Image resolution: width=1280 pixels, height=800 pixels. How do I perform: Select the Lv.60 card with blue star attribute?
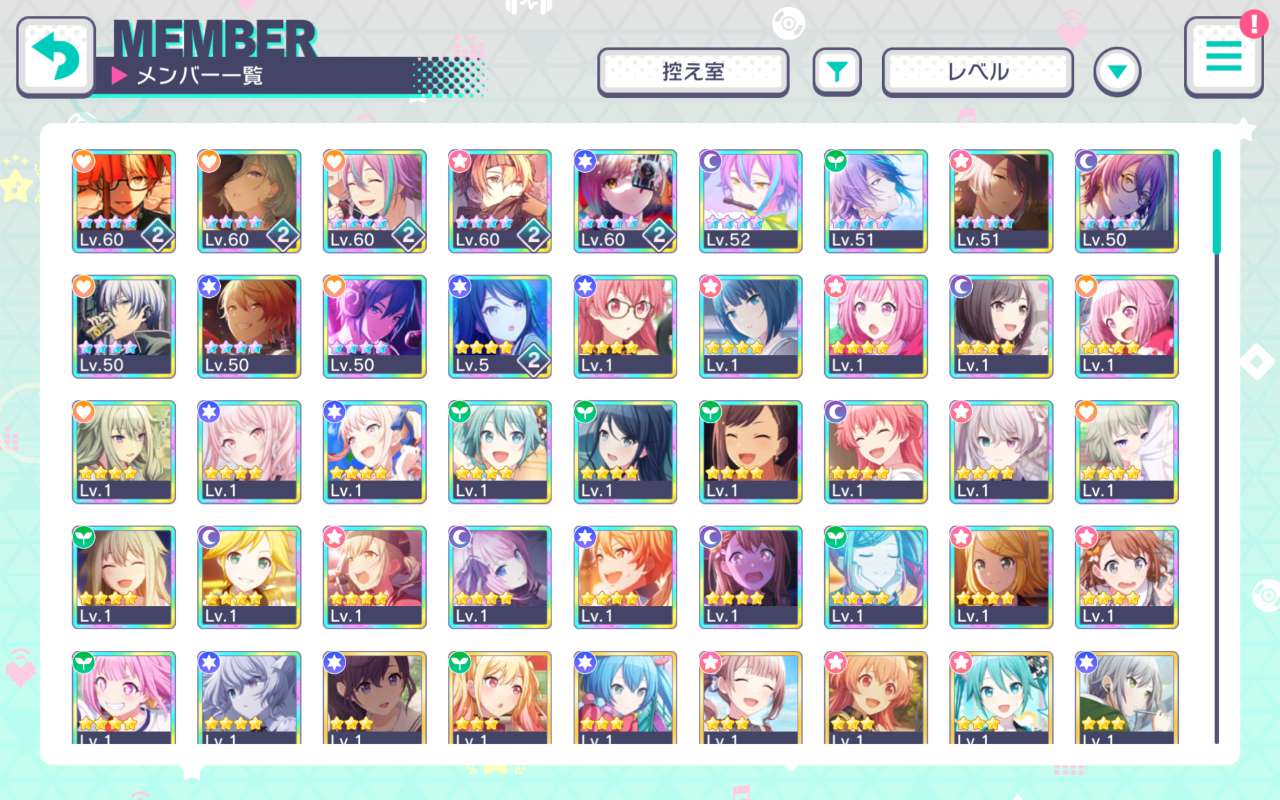tap(625, 200)
